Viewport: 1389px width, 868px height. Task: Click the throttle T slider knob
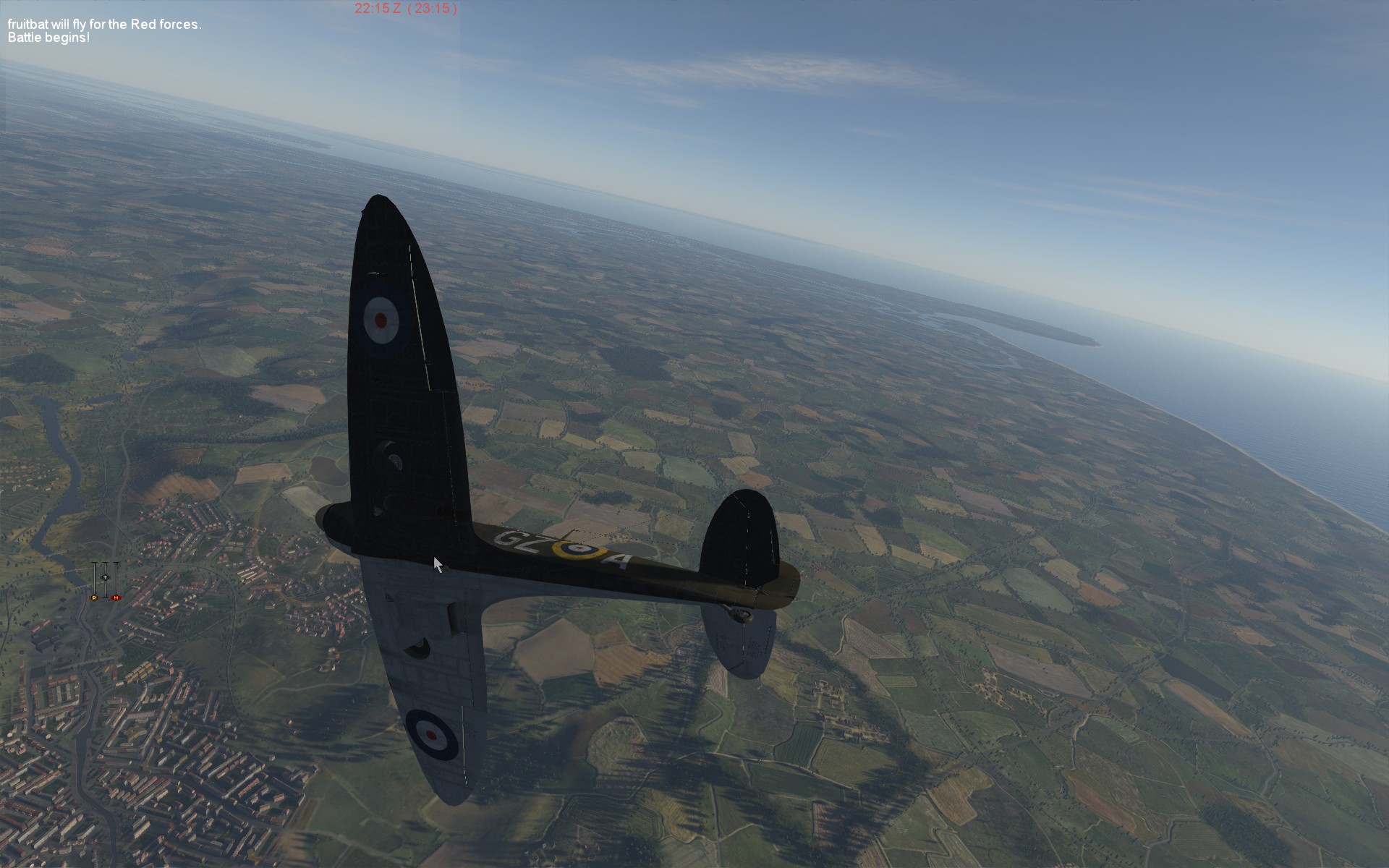pos(105,577)
